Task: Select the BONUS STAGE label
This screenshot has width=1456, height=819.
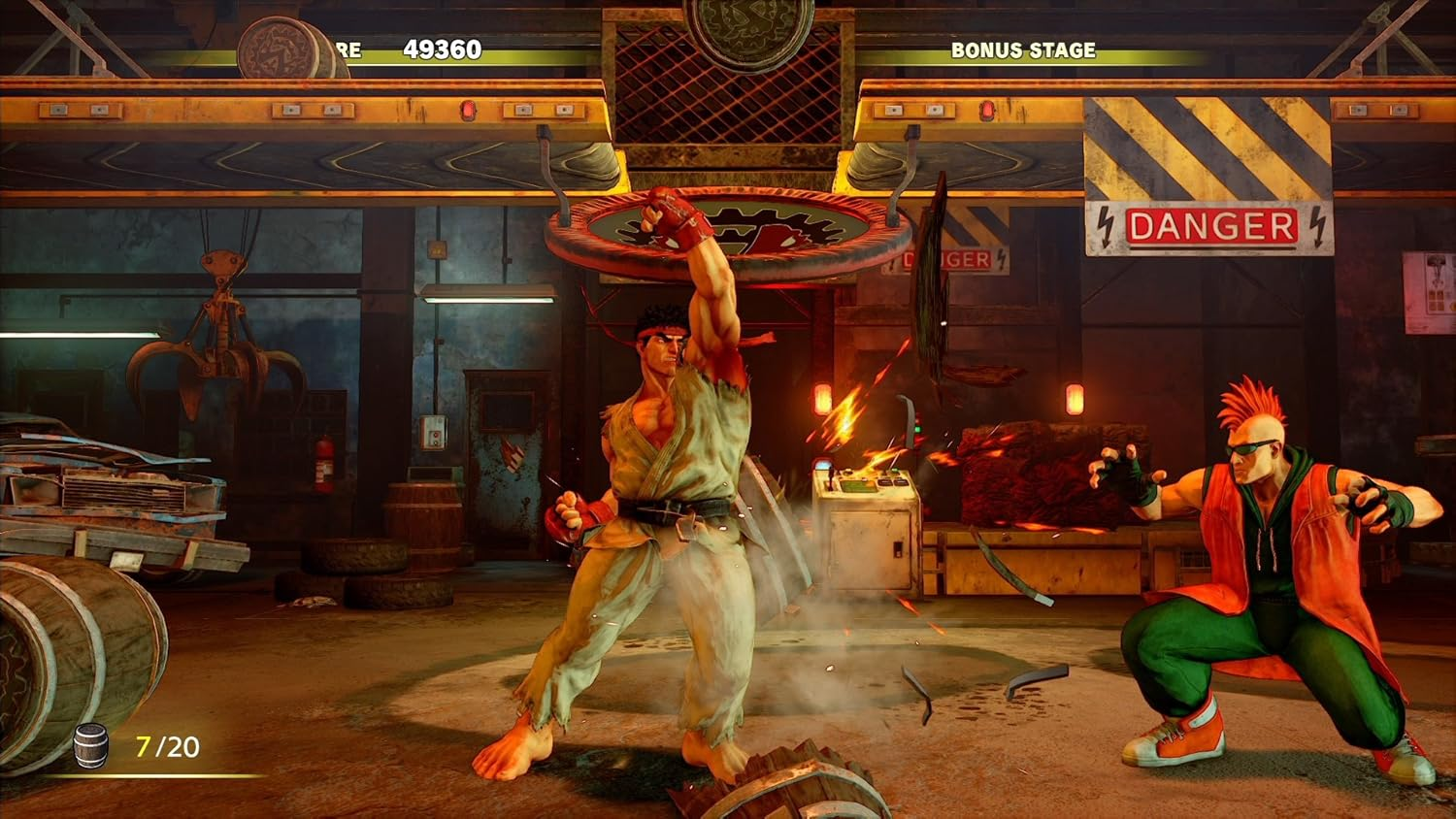Action: 1022,49
